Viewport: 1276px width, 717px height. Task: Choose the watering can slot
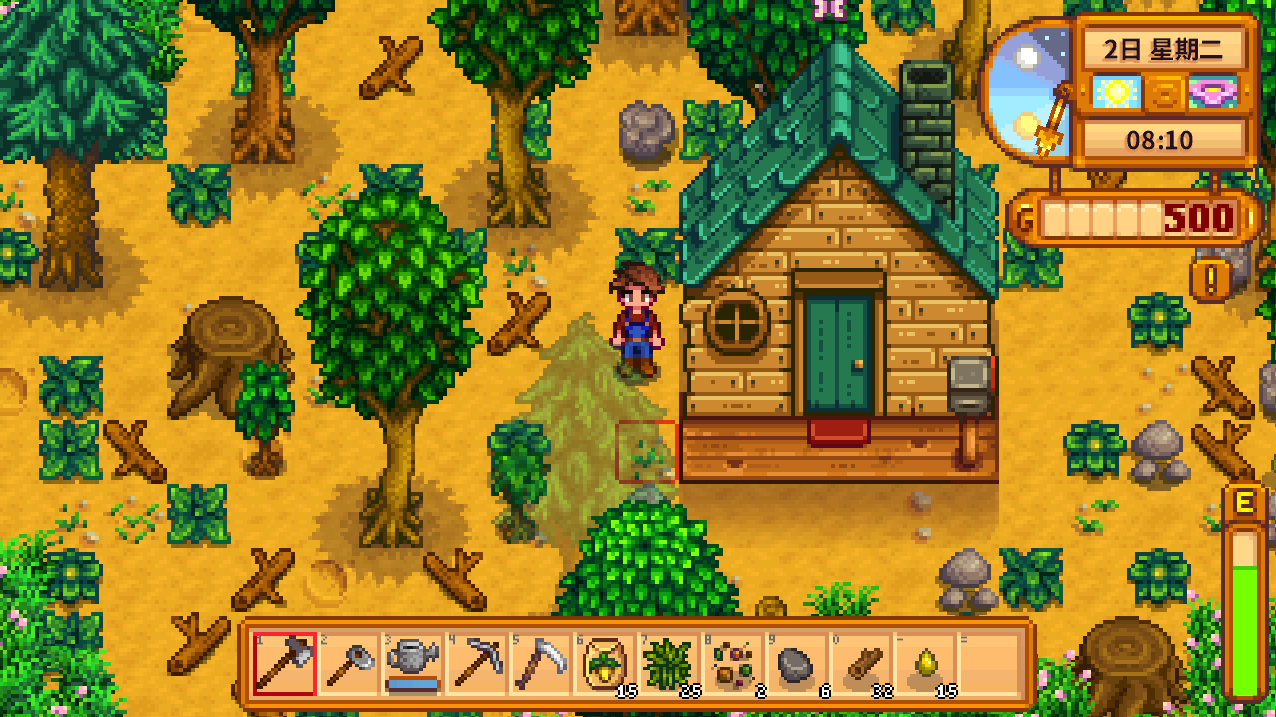[413, 663]
